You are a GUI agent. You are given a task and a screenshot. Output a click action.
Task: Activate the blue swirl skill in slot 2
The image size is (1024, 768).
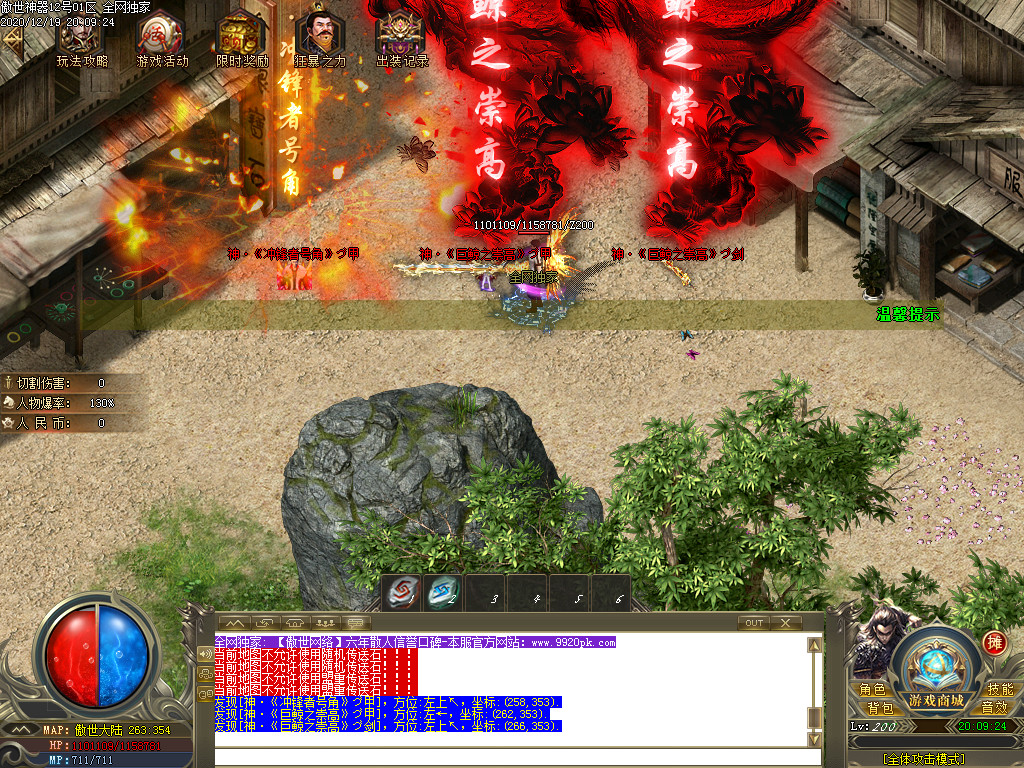click(x=442, y=593)
